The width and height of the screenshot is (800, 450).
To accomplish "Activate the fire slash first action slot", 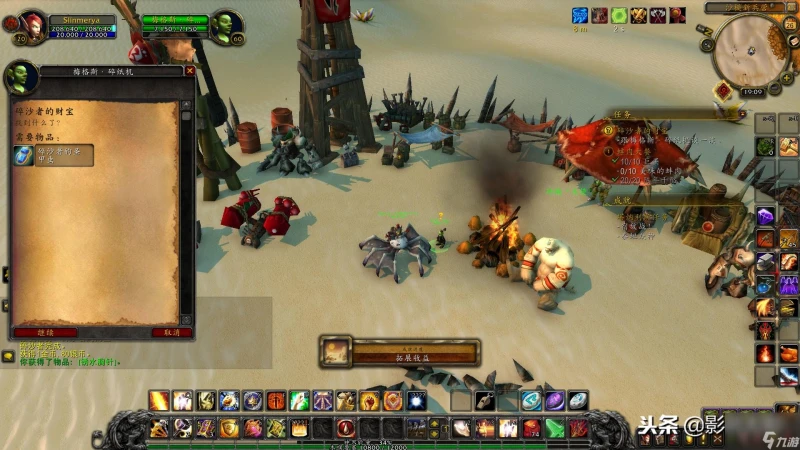I will coord(159,401).
